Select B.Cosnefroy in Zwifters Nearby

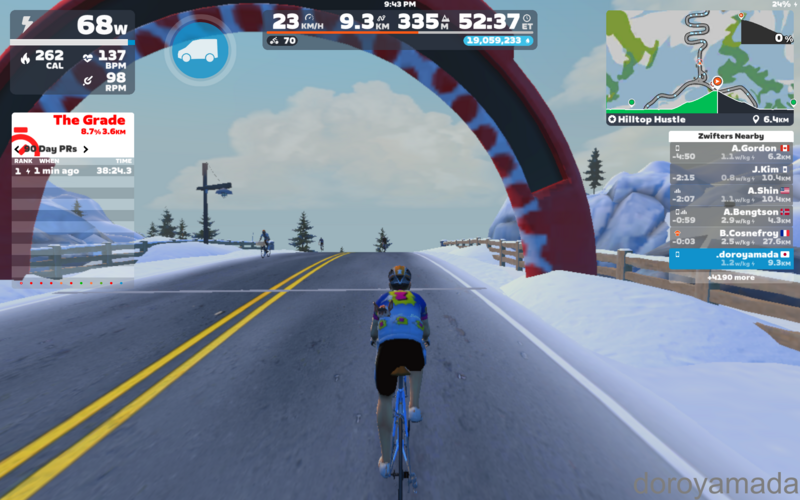(x=731, y=236)
